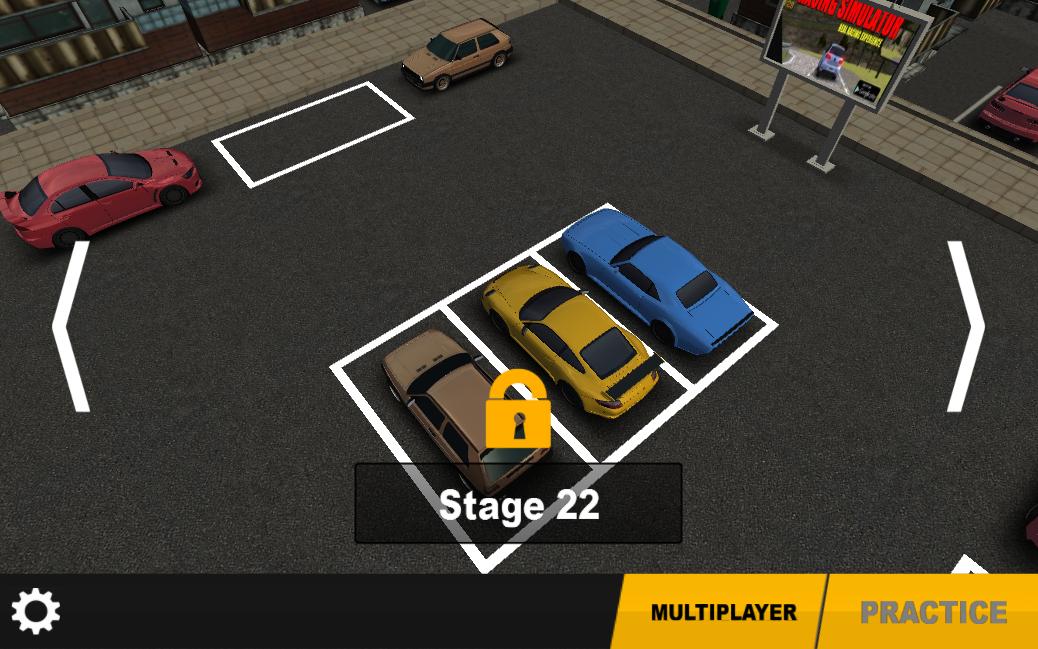Image resolution: width=1038 pixels, height=649 pixels.
Task: Start Practice mode
Action: pyautogui.click(x=932, y=612)
